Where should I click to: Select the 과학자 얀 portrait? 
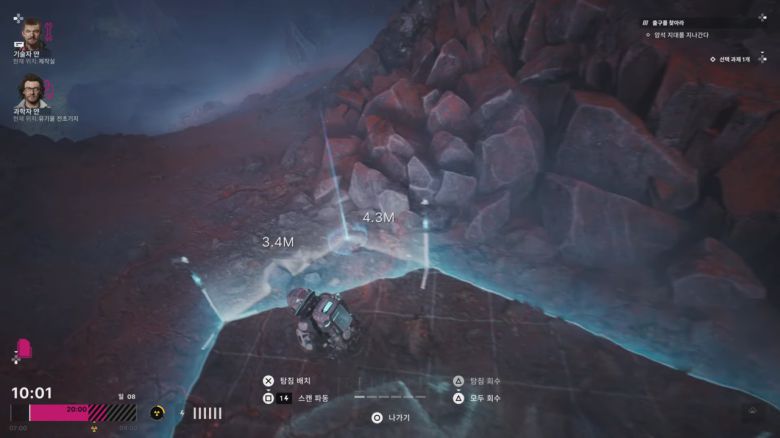pyautogui.click(x=31, y=94)
